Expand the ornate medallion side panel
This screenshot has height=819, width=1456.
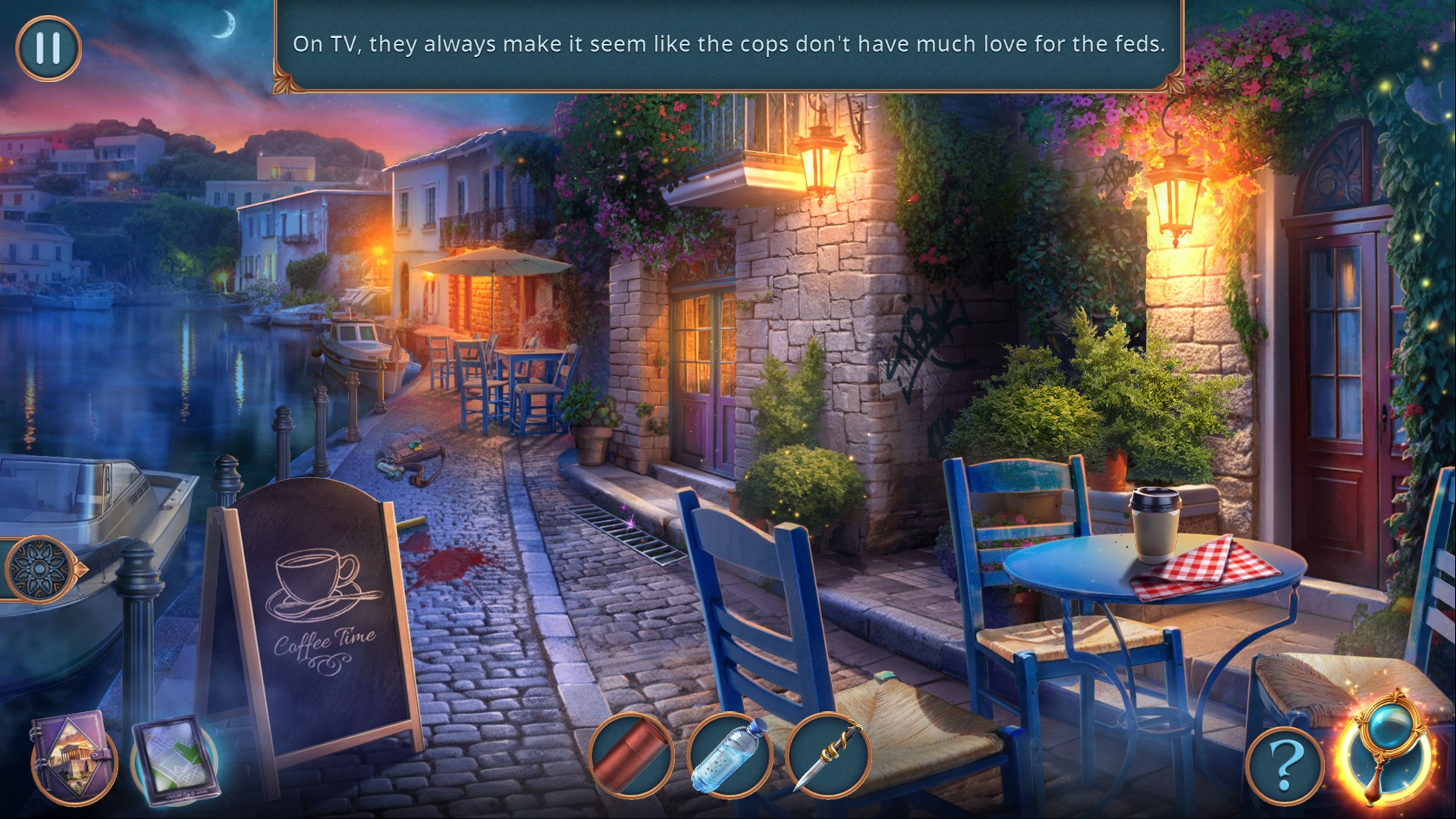click(38, 569)
